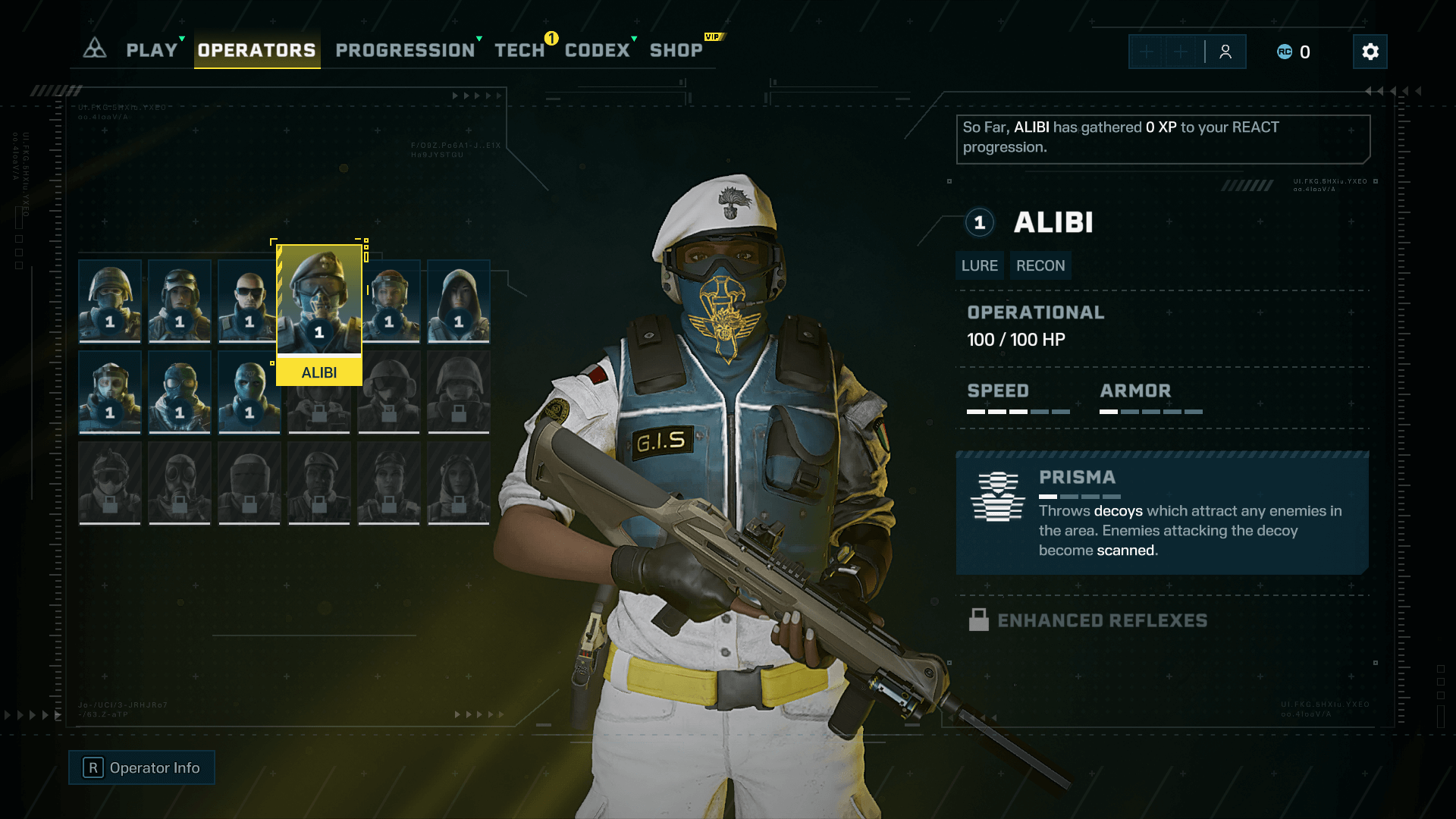Expand the PROGRESSION dropdown arrow
The height and width of the screenshot is (819, 1456).
[480, 38]
